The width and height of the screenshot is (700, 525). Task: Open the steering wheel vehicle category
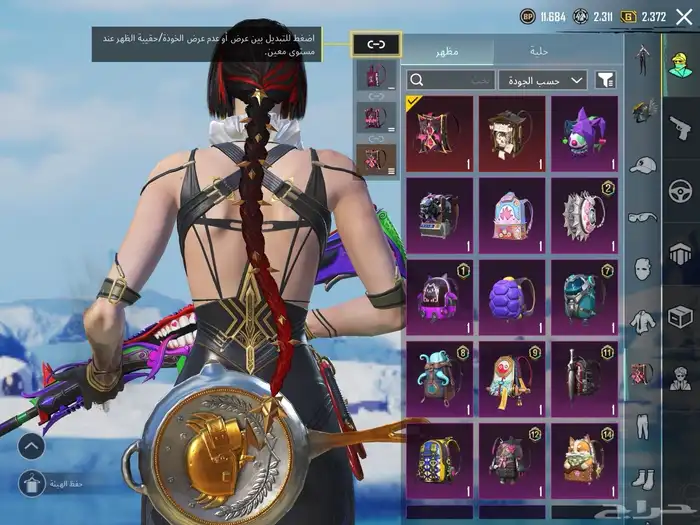coord(680,189)
